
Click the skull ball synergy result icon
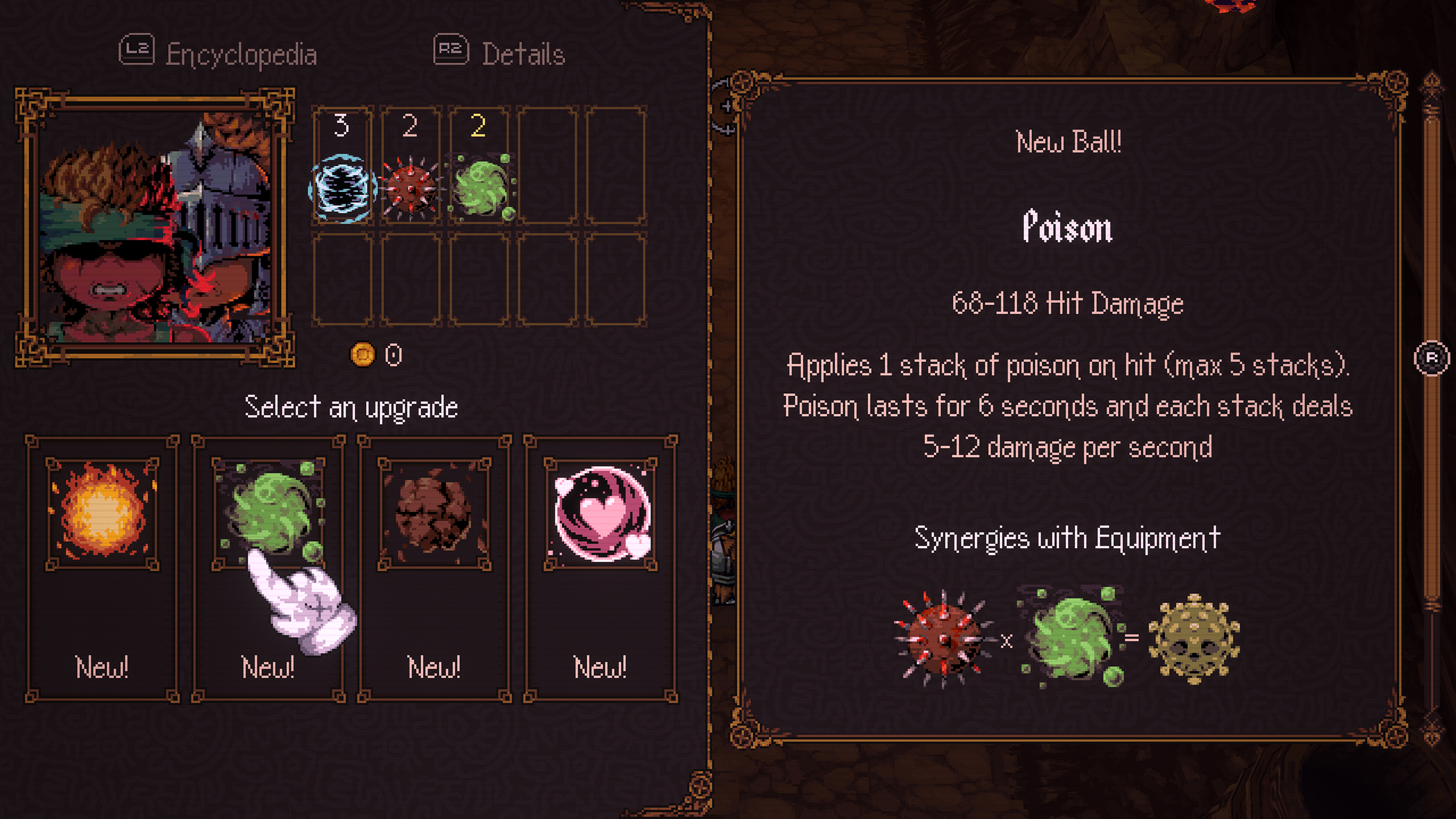[x=1194, y=638]
